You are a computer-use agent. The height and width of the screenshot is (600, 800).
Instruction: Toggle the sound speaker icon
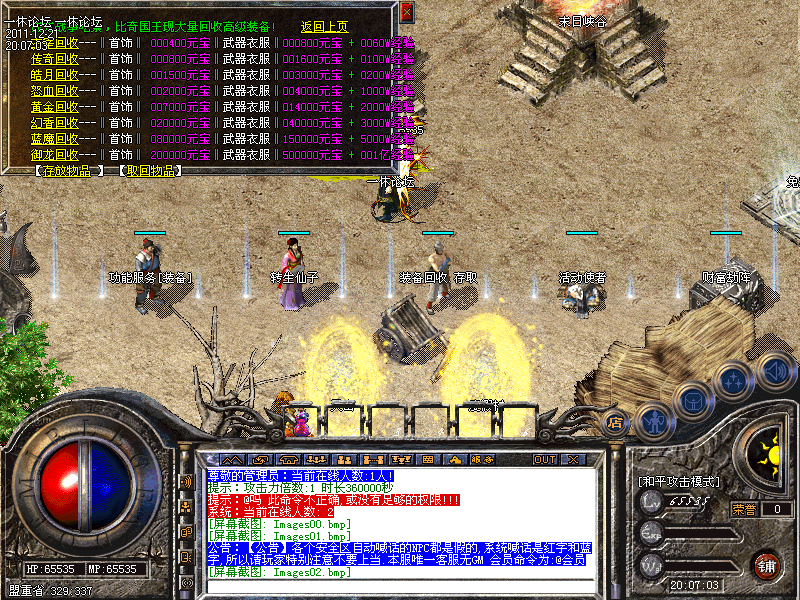coord(774,369)
